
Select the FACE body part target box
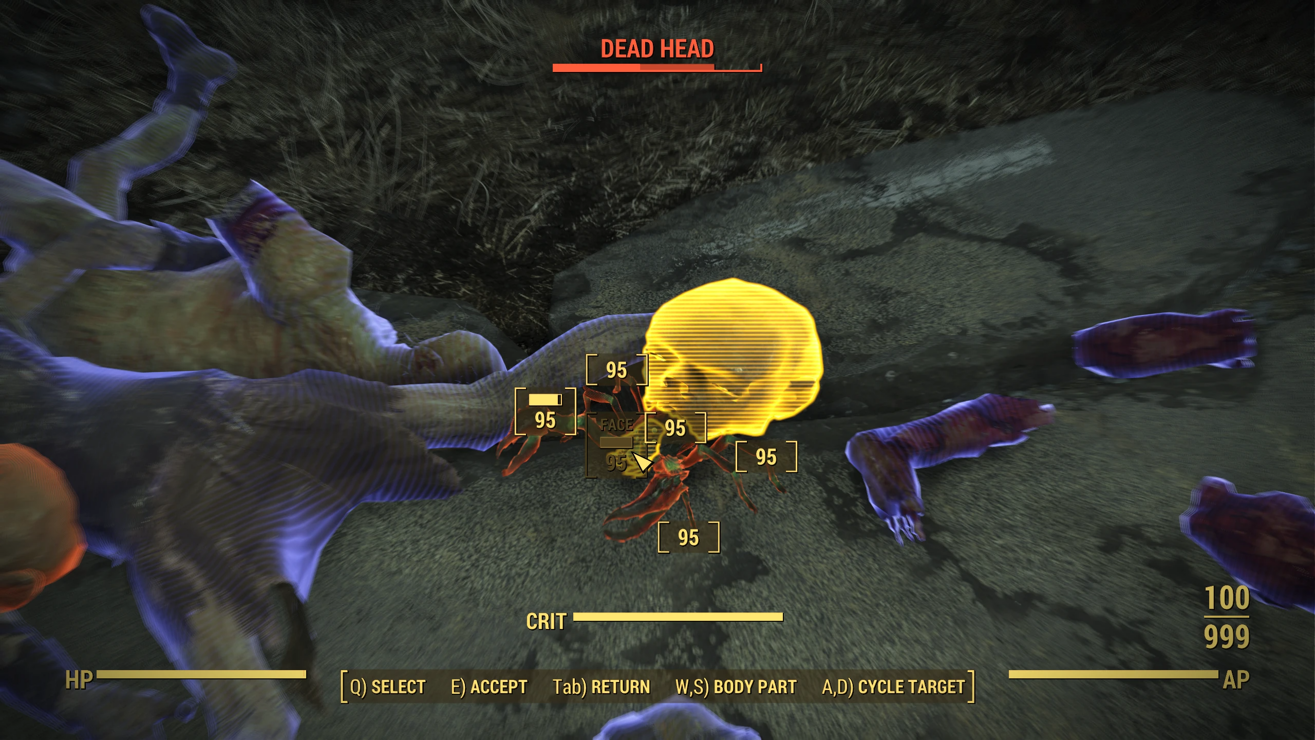pyautogui.click(x=616, y=445)
